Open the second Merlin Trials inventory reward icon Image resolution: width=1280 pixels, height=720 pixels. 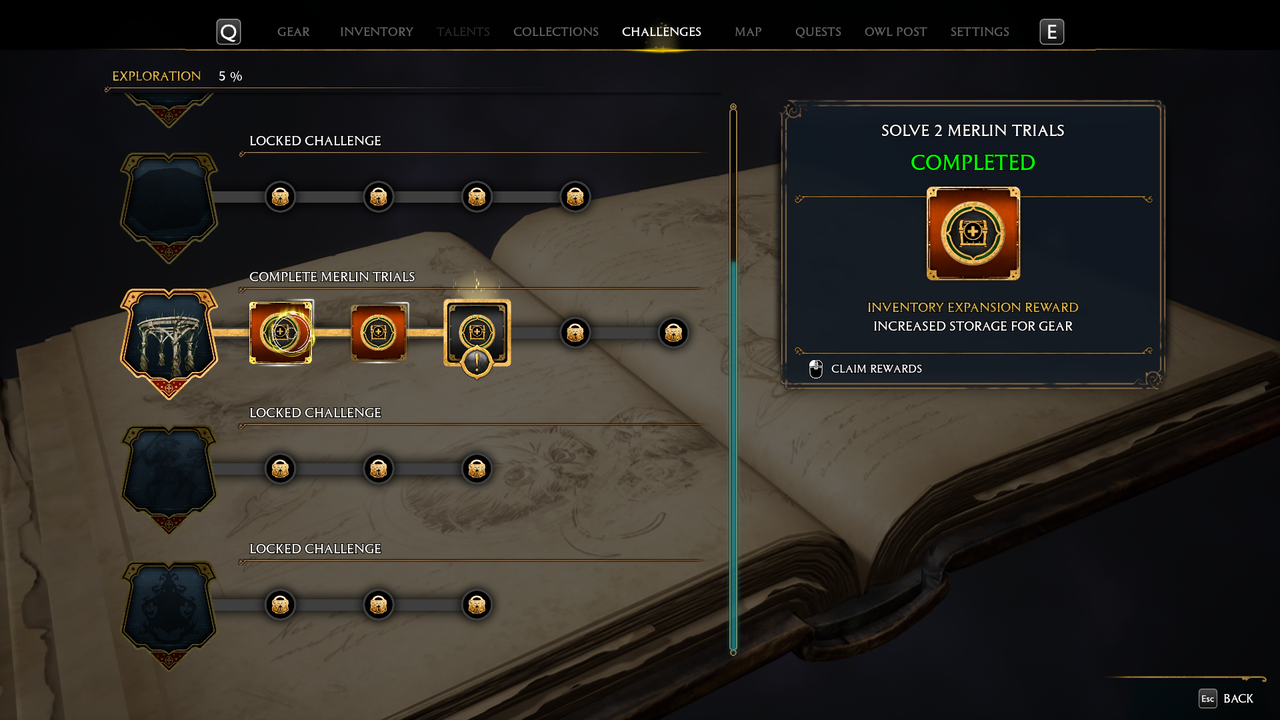379,331
